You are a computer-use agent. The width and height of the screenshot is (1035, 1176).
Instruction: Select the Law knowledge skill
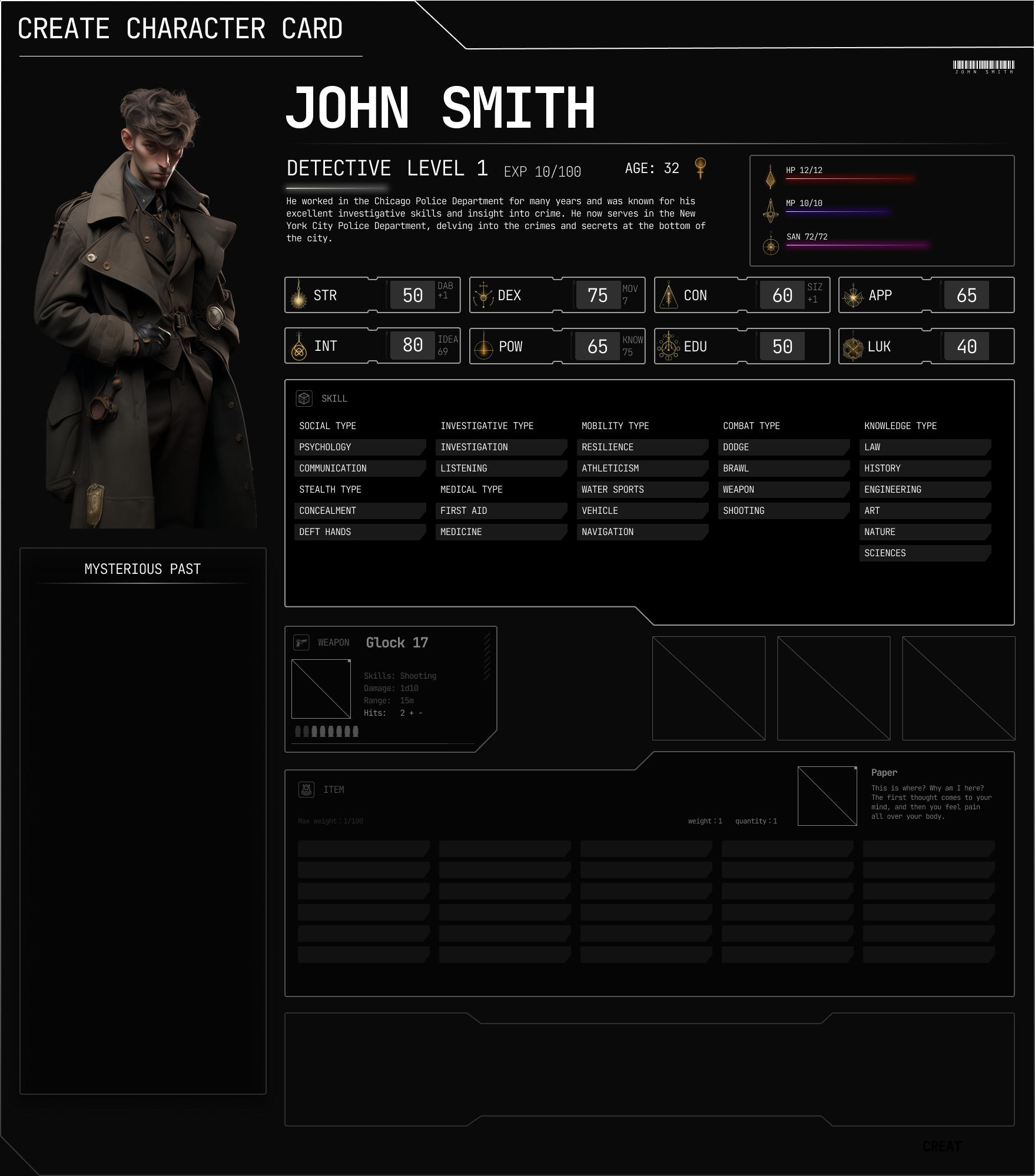click(x=924, y=447)
